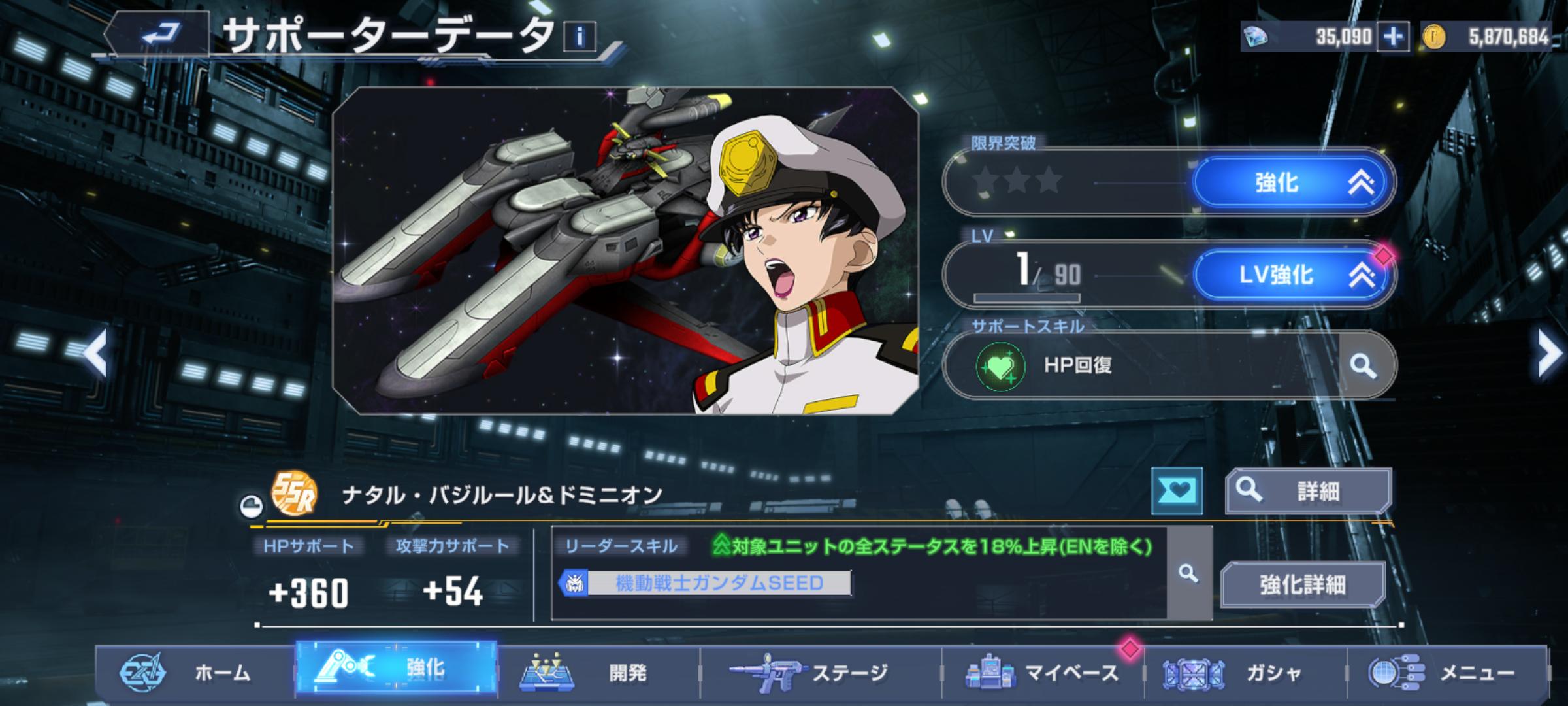Open マイベース from the bottom menu
The width and height of the screenshot is (1568, 706).
click(1043, 672)
